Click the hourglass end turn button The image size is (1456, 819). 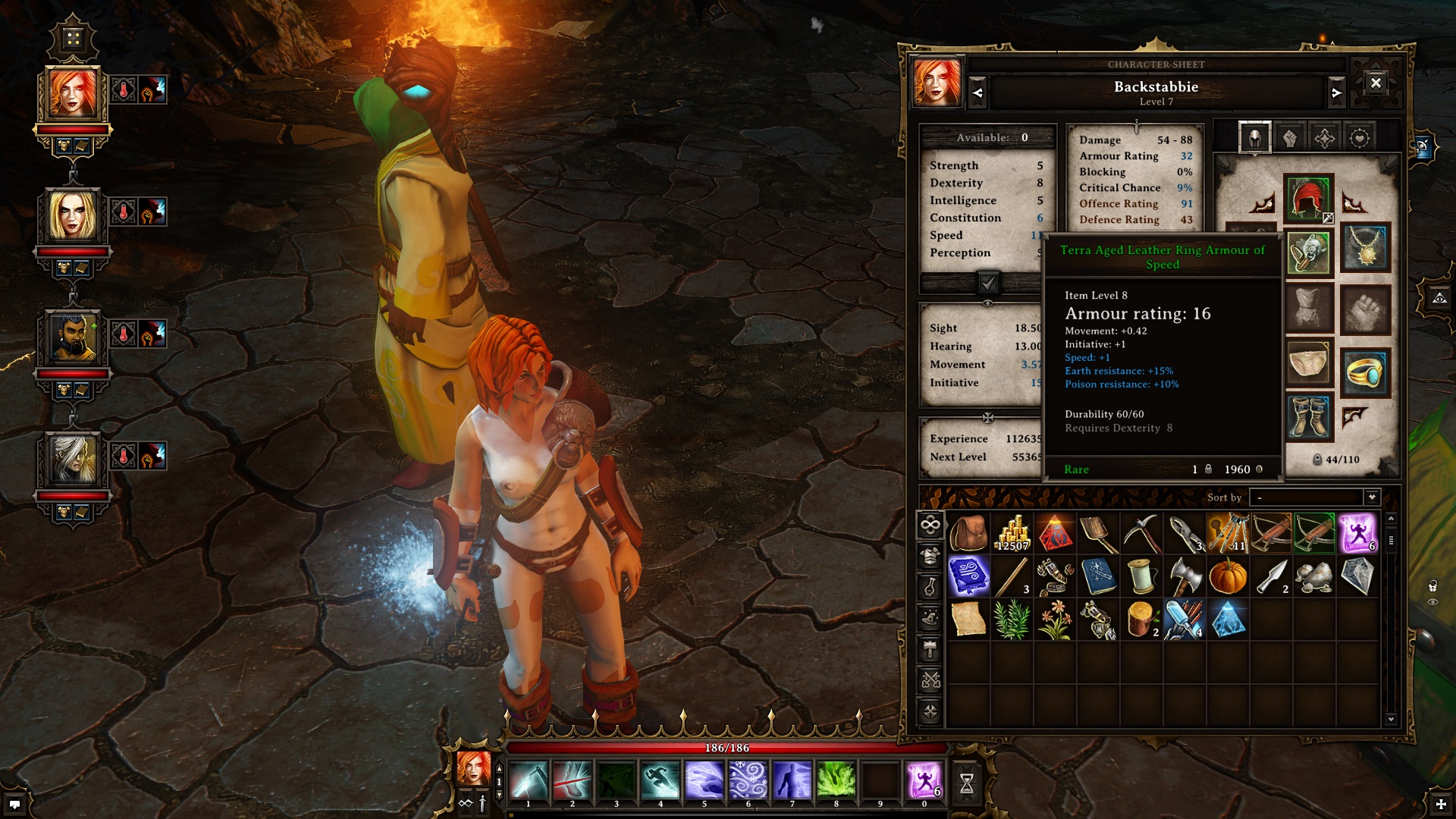coord(967,783)
